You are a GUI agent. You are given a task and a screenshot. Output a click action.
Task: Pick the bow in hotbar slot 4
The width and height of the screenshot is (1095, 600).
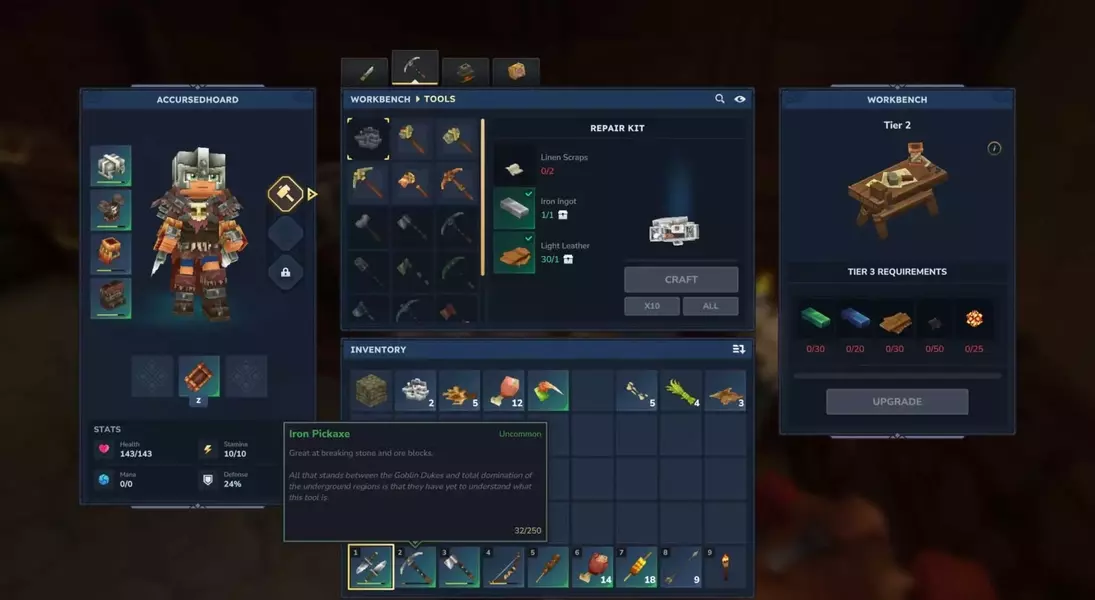click(503, 567)
